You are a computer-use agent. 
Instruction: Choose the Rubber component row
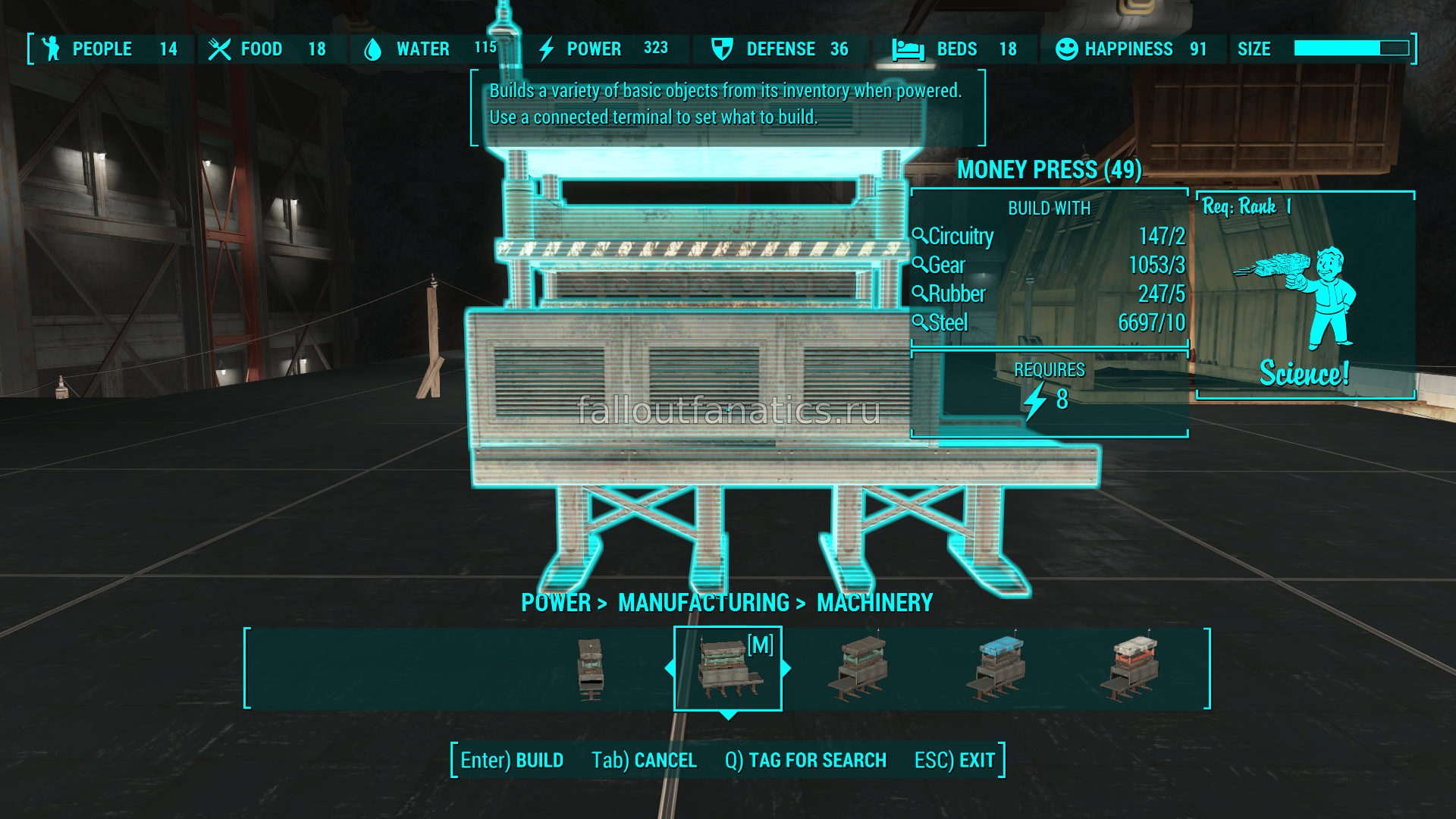[1048, 294]
